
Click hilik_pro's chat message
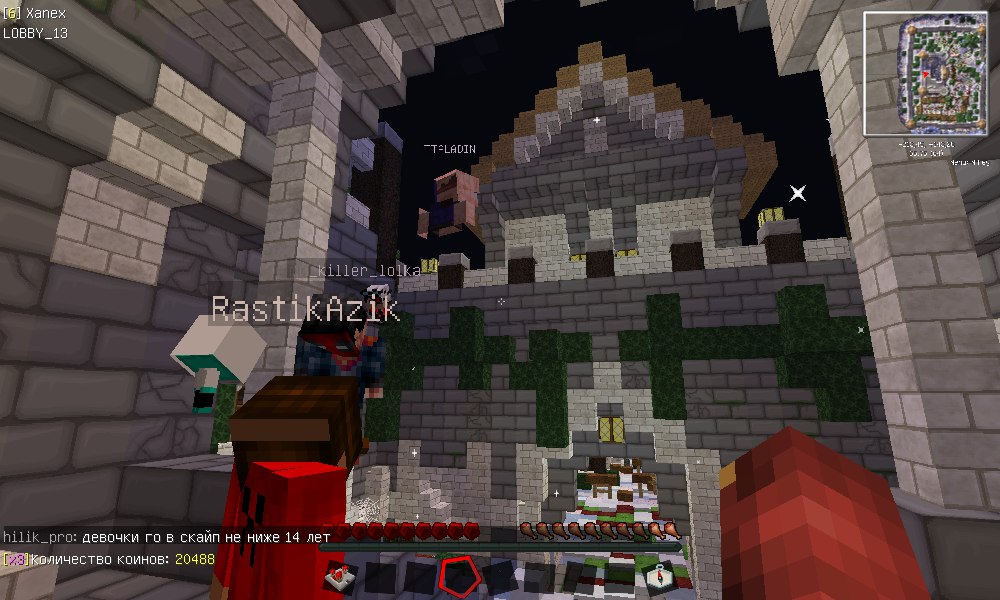(x=167, y=538)
